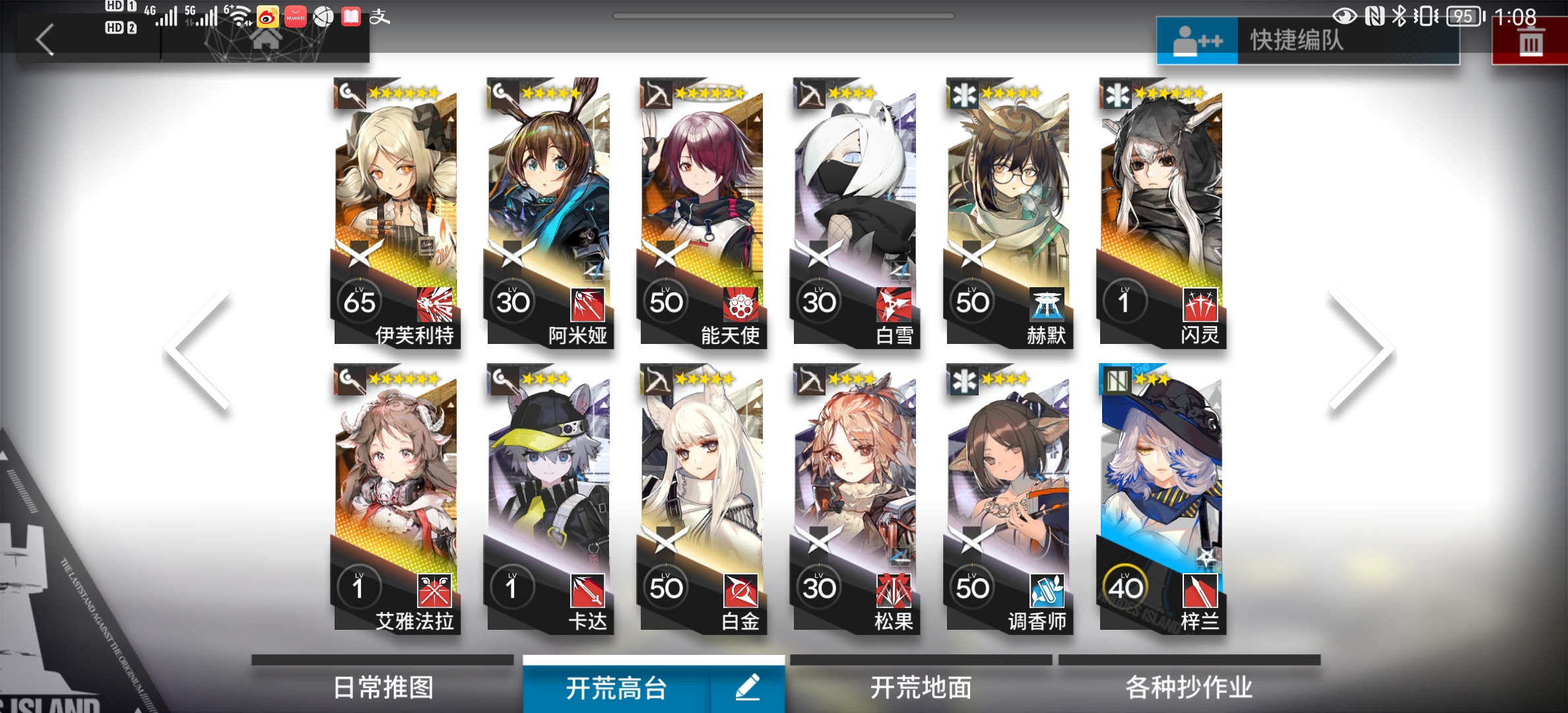The height and width of the screenshot is (713, 1568).
Task: Select operator card 伊芙利特
Action: pos(396,211)
